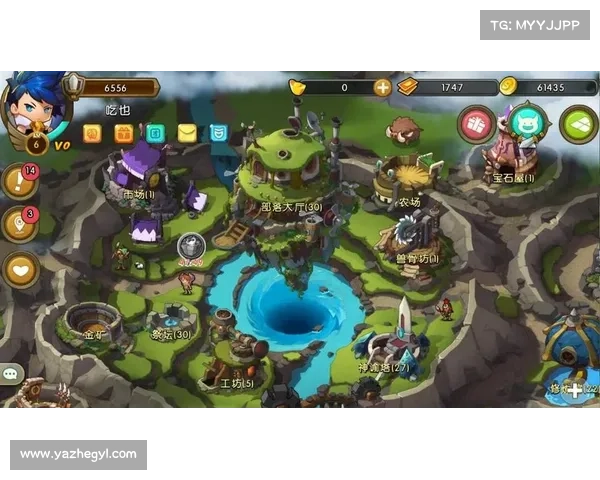Add more gold ingots with plus button
The height and width of the screenshot is (480, 600).
pos(382,87)
